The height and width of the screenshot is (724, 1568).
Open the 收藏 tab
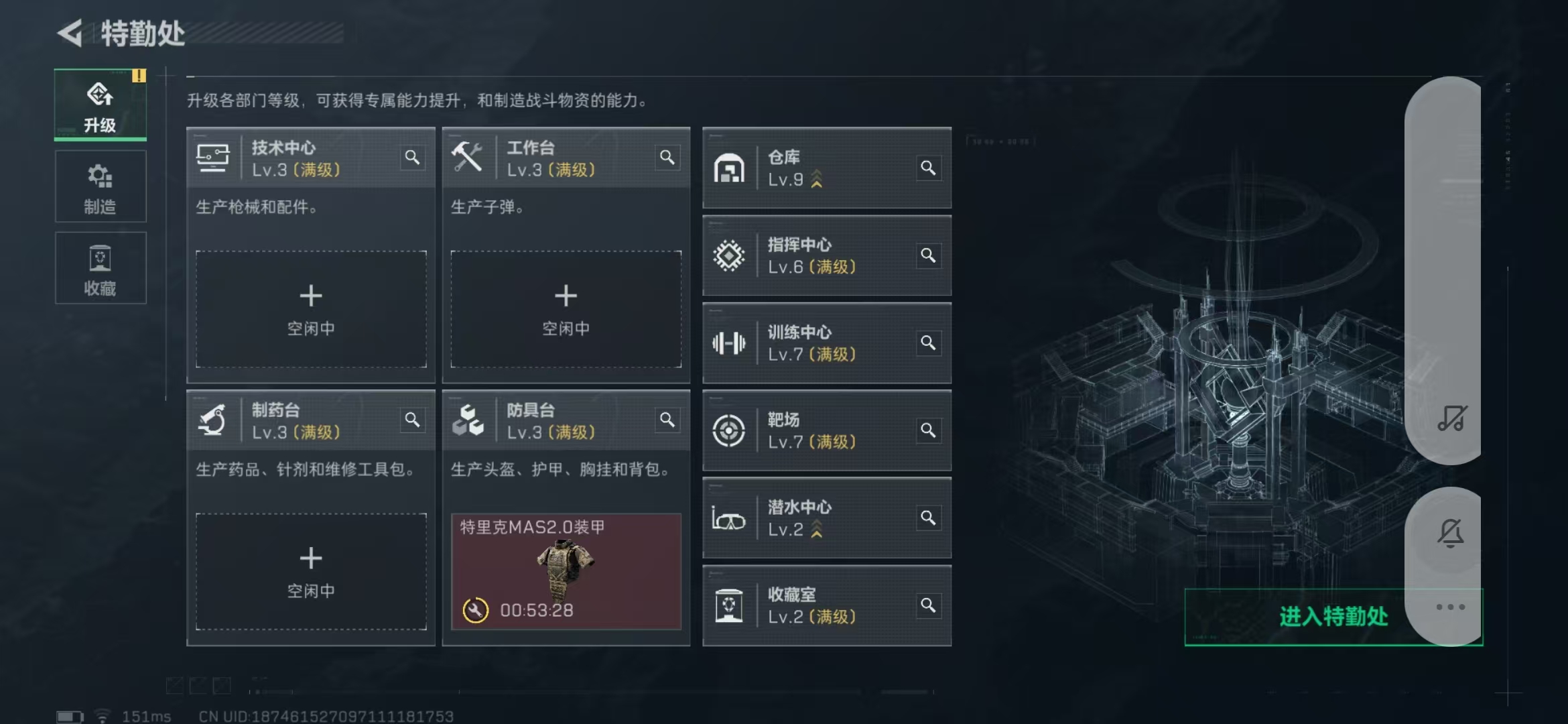pyautogui.click(x=100, y=268)
